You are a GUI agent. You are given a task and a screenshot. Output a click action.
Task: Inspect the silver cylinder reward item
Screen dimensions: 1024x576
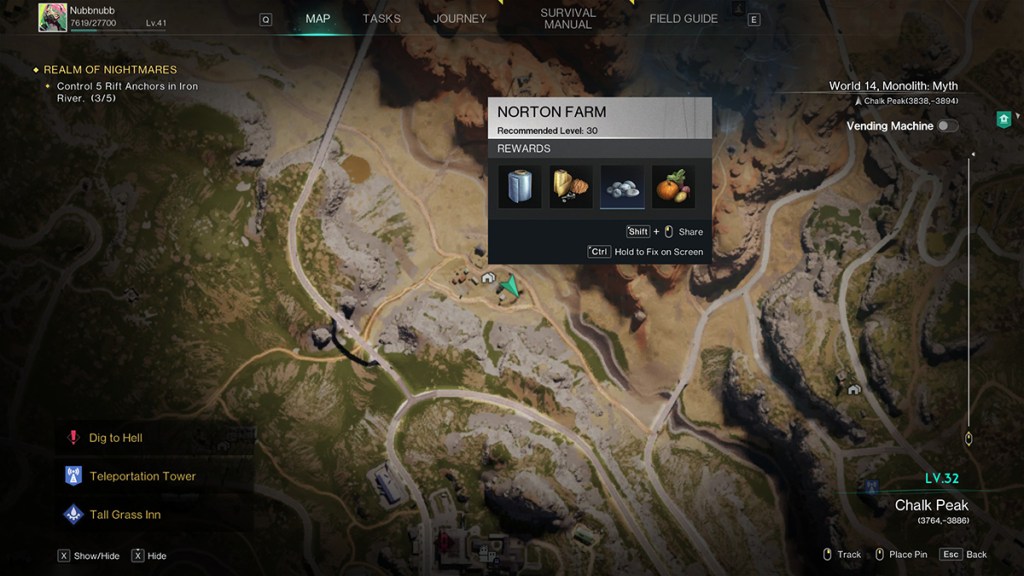click(520, 187)
